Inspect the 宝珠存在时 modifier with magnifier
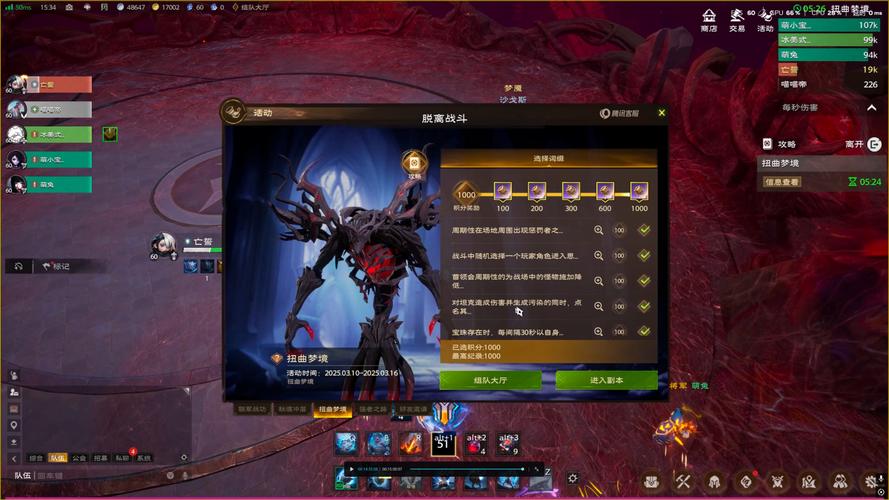Viewport: 889px width, 500px height. point(599,331)
